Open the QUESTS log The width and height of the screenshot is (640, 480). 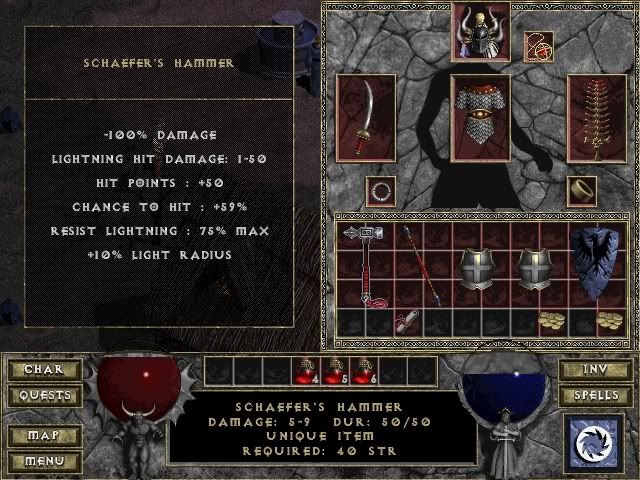43,396
